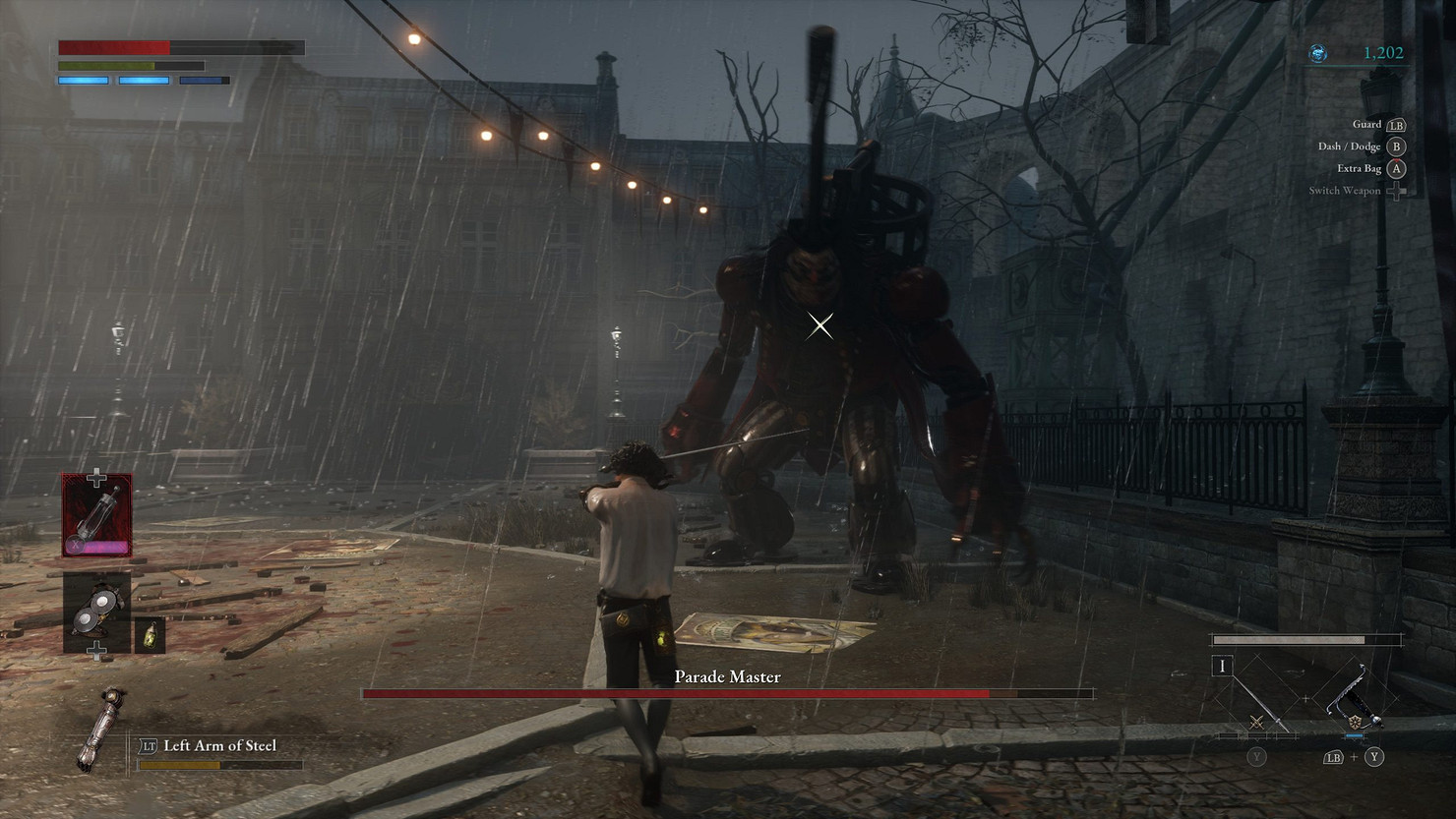
Task: Choose the Grindstone item slot
Action: click(96, 612)
